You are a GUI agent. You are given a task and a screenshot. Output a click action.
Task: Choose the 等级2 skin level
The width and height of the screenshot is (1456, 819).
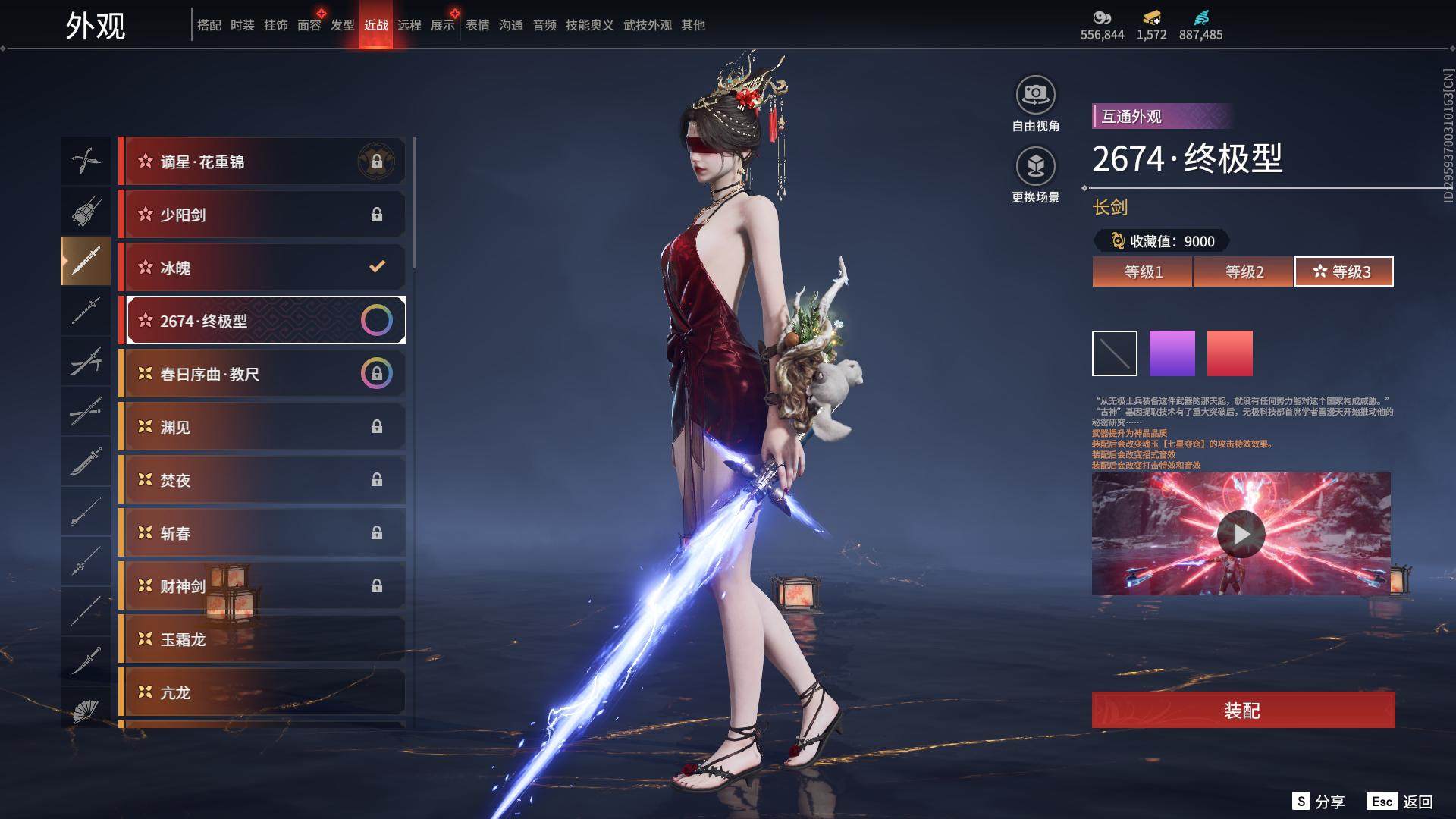[x=1243, y=271]
